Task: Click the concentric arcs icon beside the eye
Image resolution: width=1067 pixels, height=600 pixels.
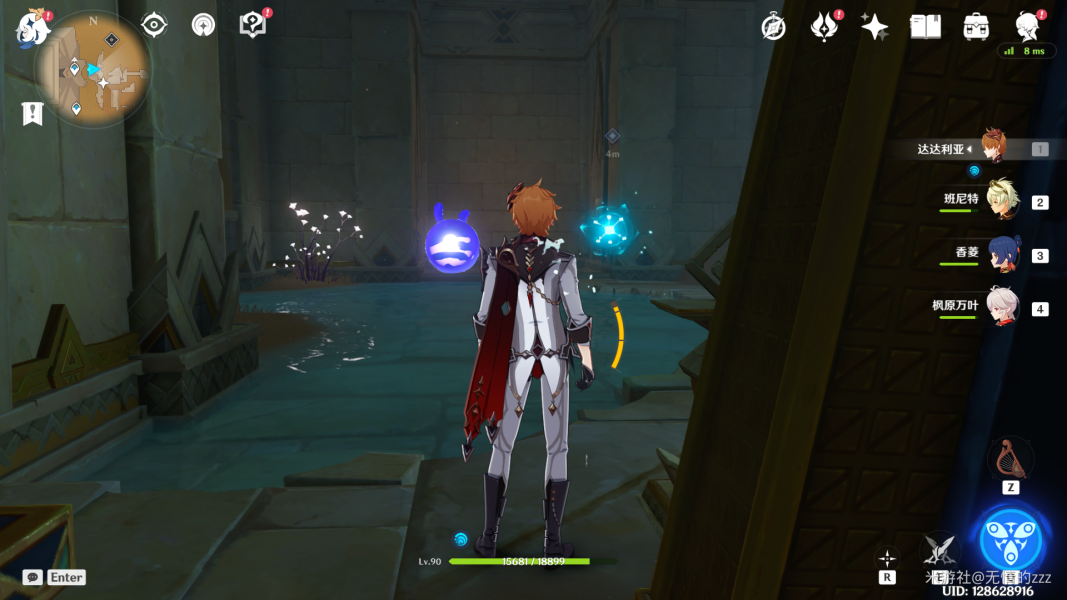Action: (203, 25)
